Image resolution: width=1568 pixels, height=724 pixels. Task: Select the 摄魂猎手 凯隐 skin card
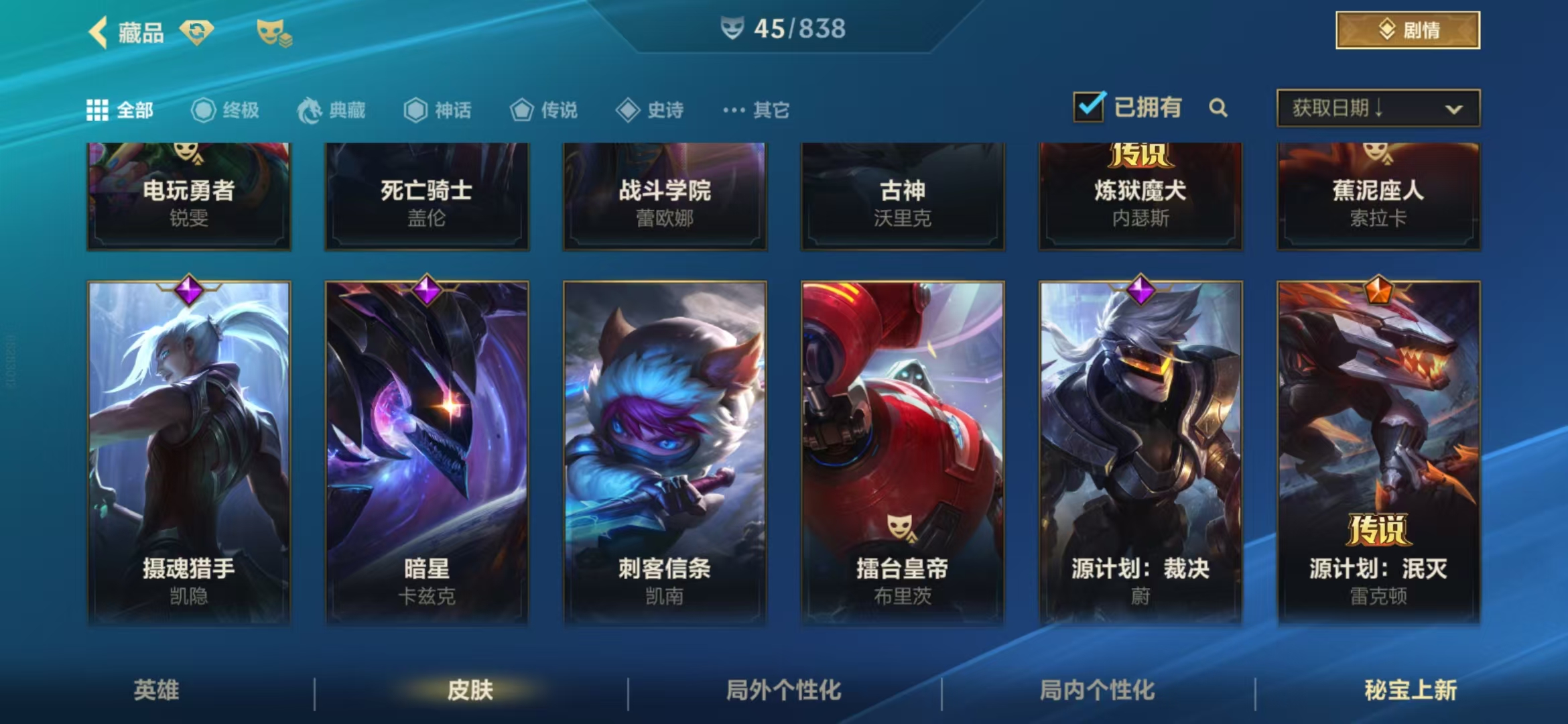[x=189, y=452]
